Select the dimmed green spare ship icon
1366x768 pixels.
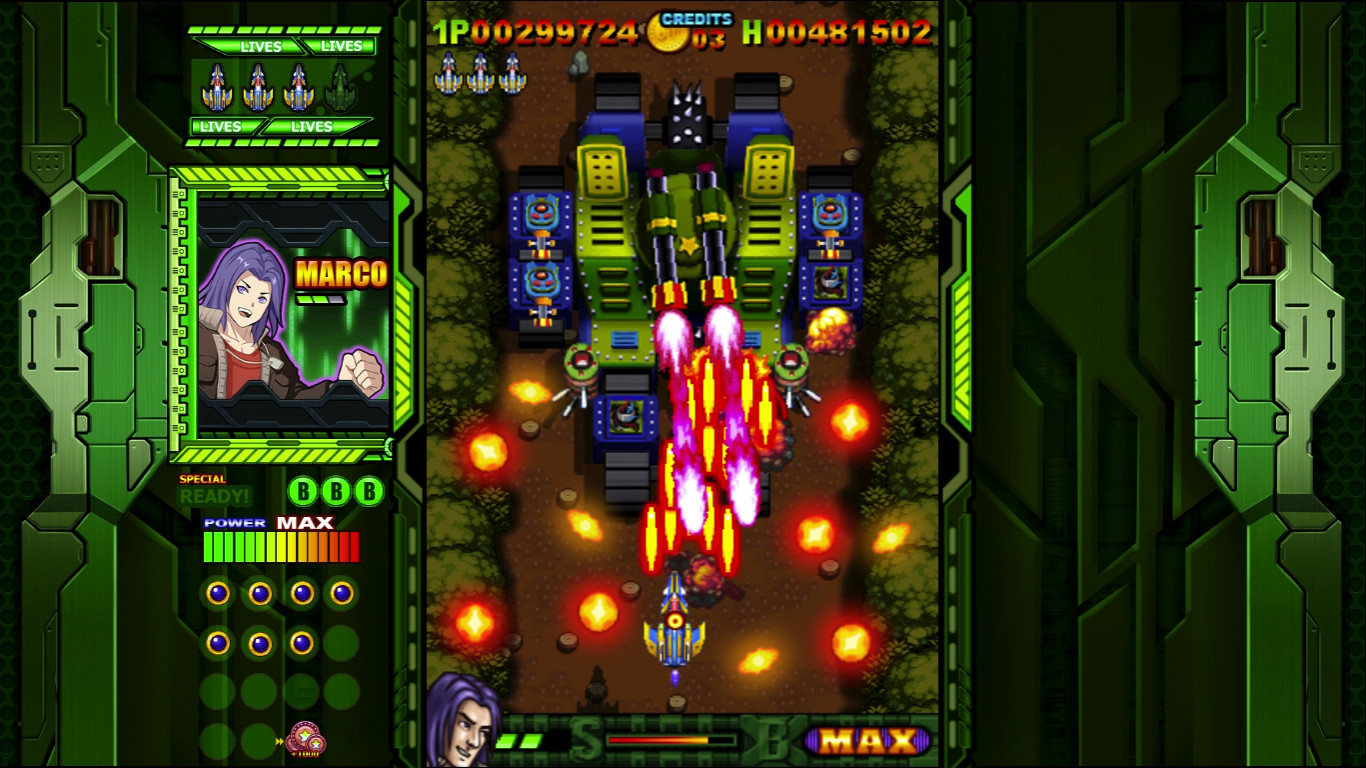340,88
